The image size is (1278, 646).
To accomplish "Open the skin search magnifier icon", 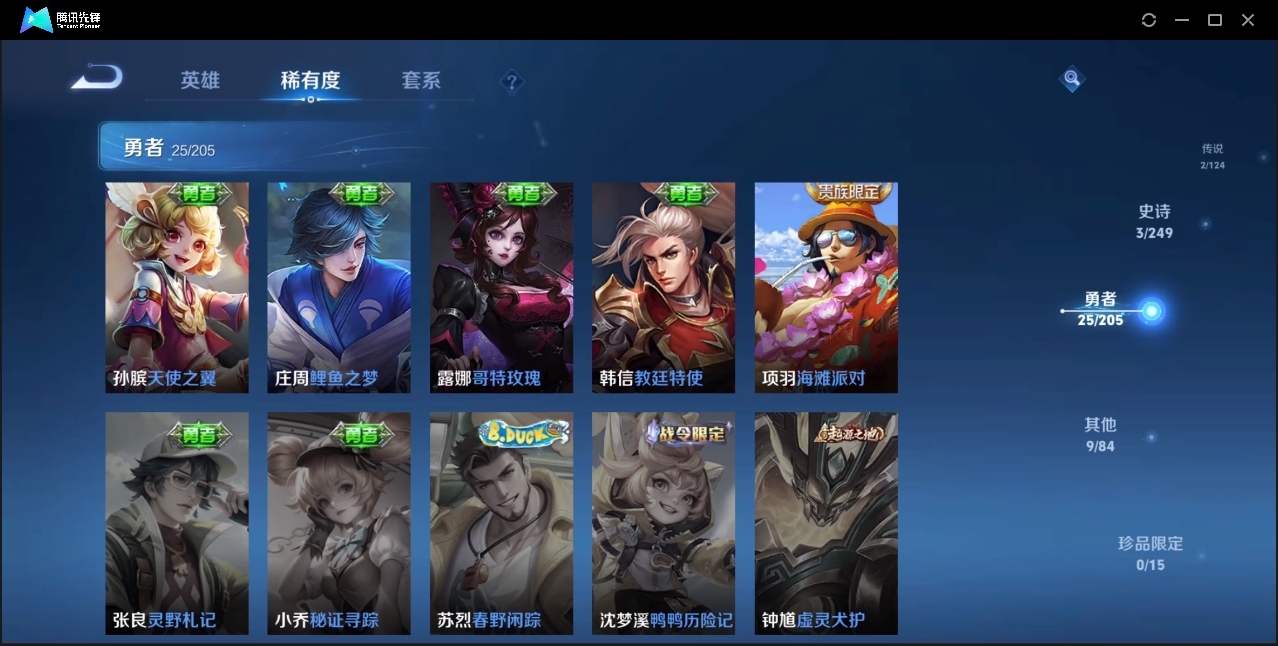I will [1072, 78].
